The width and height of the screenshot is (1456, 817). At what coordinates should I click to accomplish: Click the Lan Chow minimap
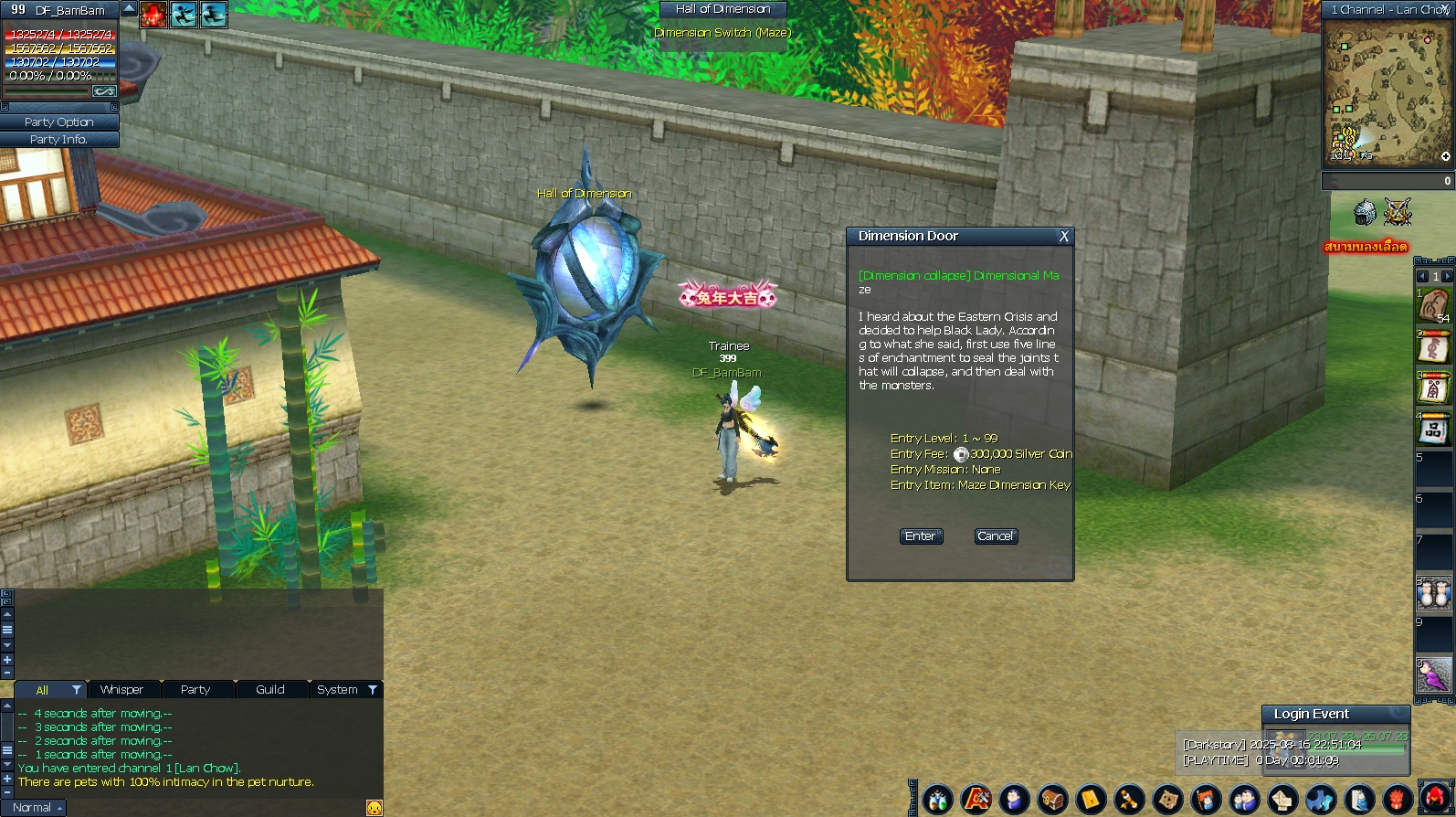[x=1387, y=94]
